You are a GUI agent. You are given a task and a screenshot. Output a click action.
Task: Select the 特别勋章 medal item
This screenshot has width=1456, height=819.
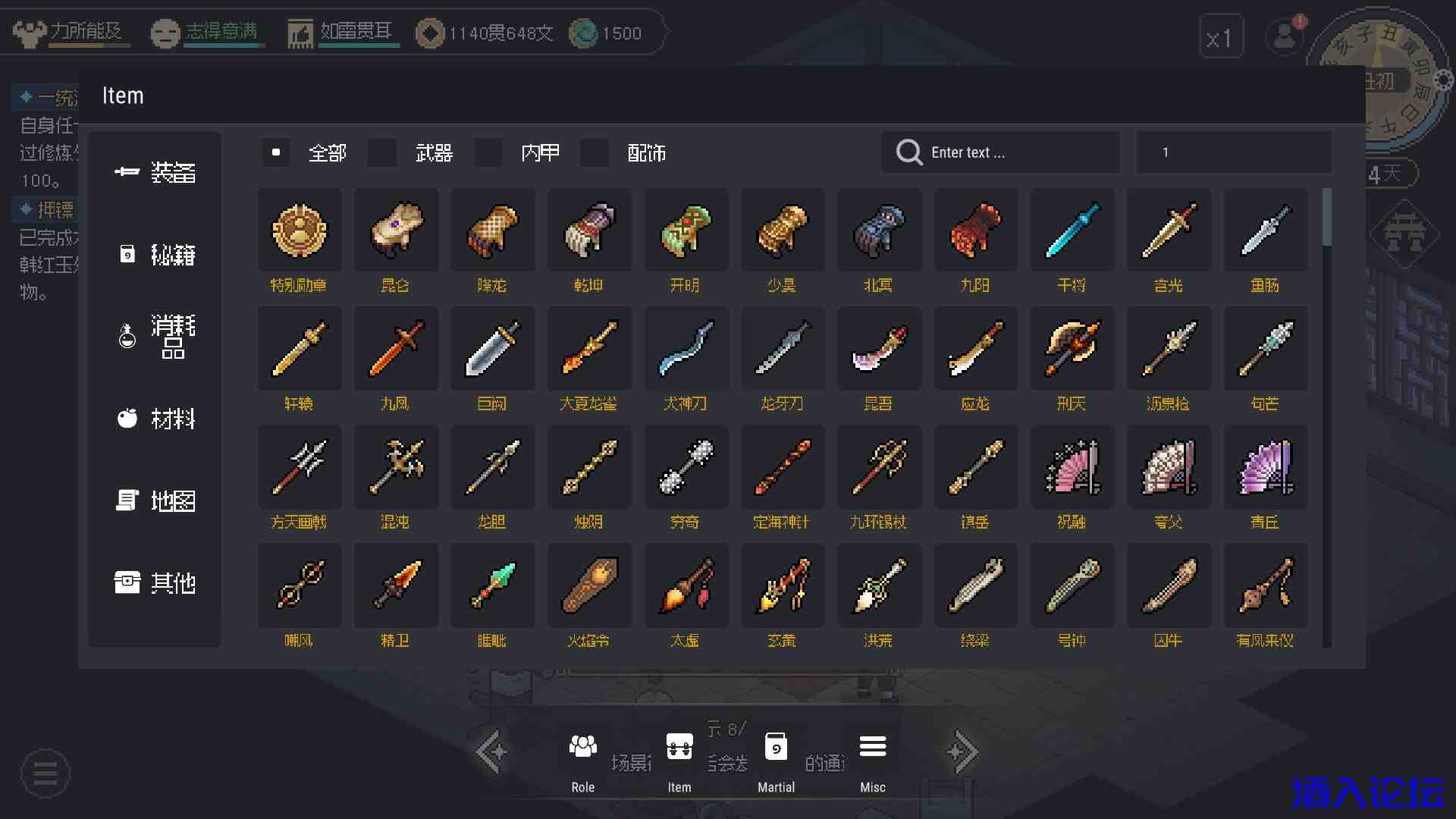click(300, 231)
